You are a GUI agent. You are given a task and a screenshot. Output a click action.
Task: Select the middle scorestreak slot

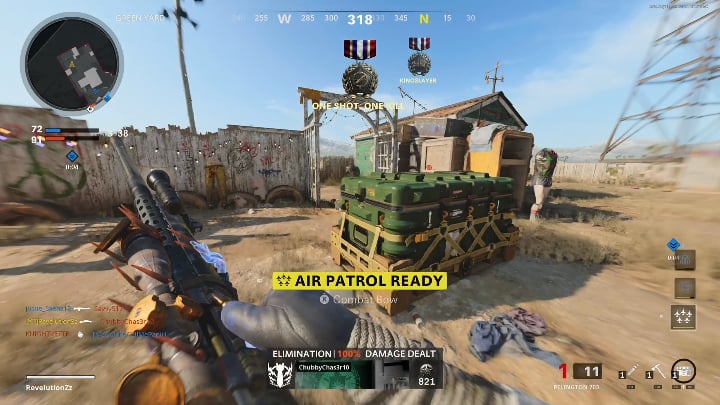684,288
